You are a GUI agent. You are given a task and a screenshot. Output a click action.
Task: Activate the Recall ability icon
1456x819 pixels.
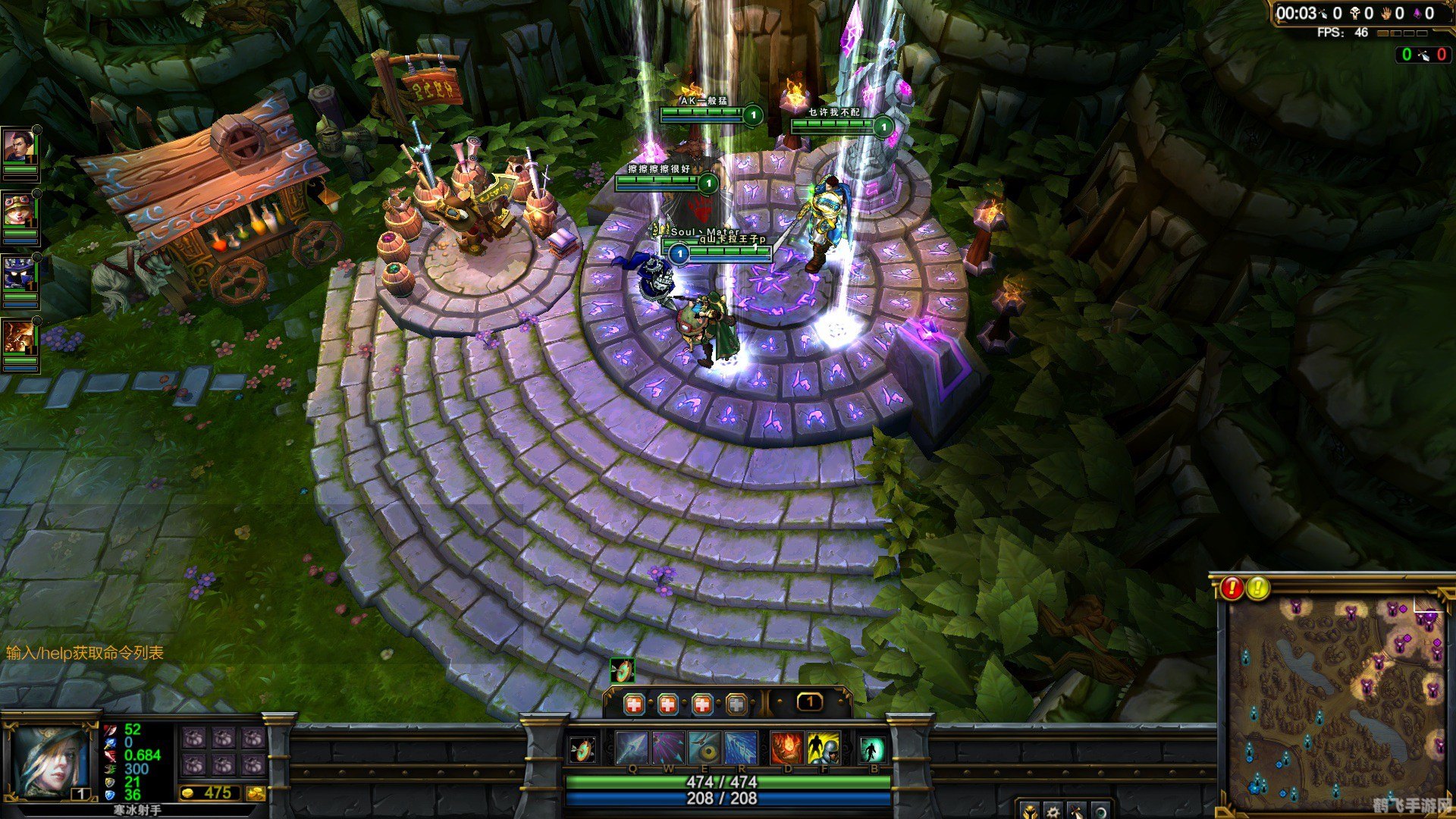tap(872, 749)
